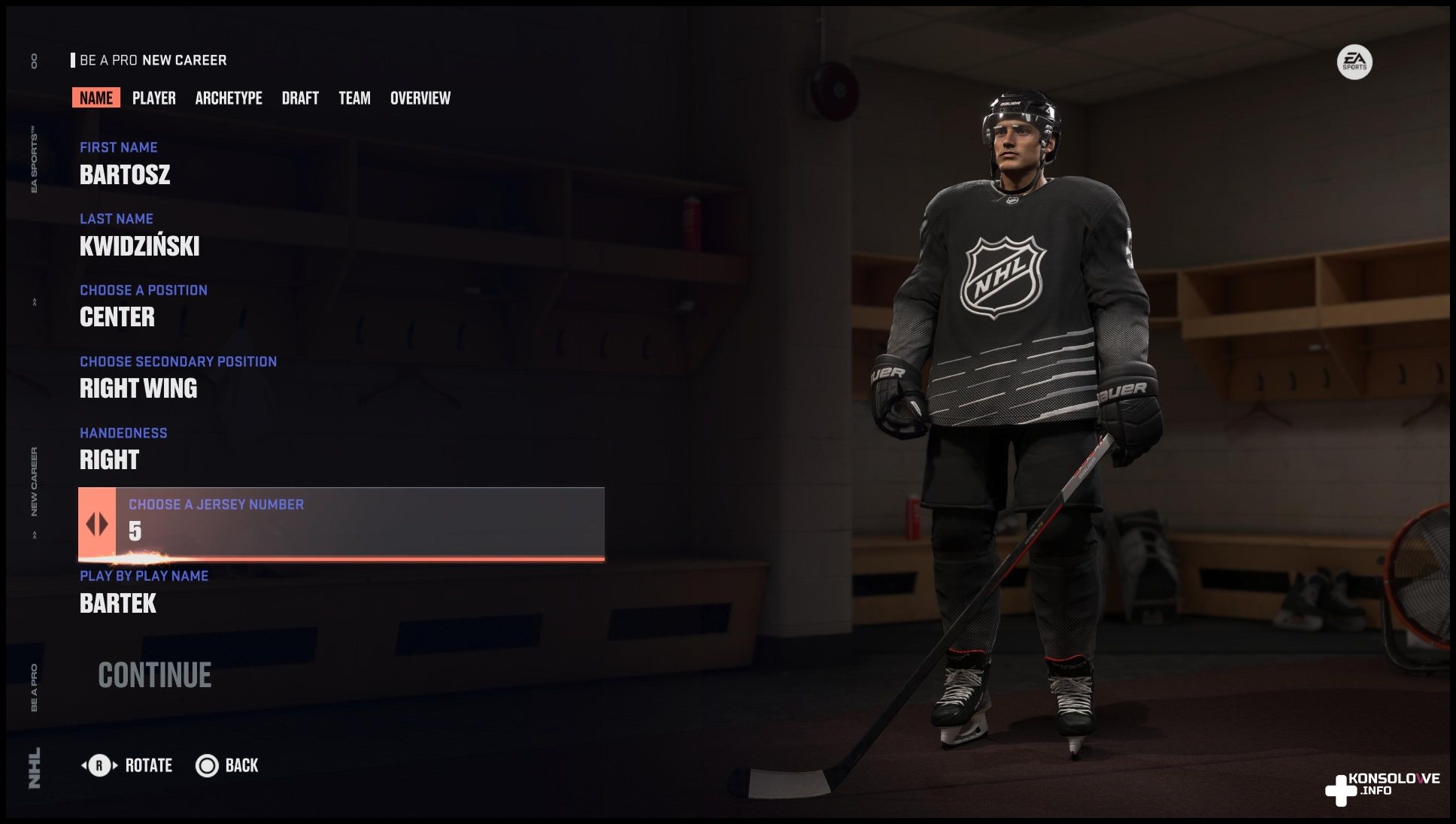The width and height of the screenshot is (1456, 824).
Task: Change the secondary position Right Wing
Action: pyautogui.click(x=138, y=388)
